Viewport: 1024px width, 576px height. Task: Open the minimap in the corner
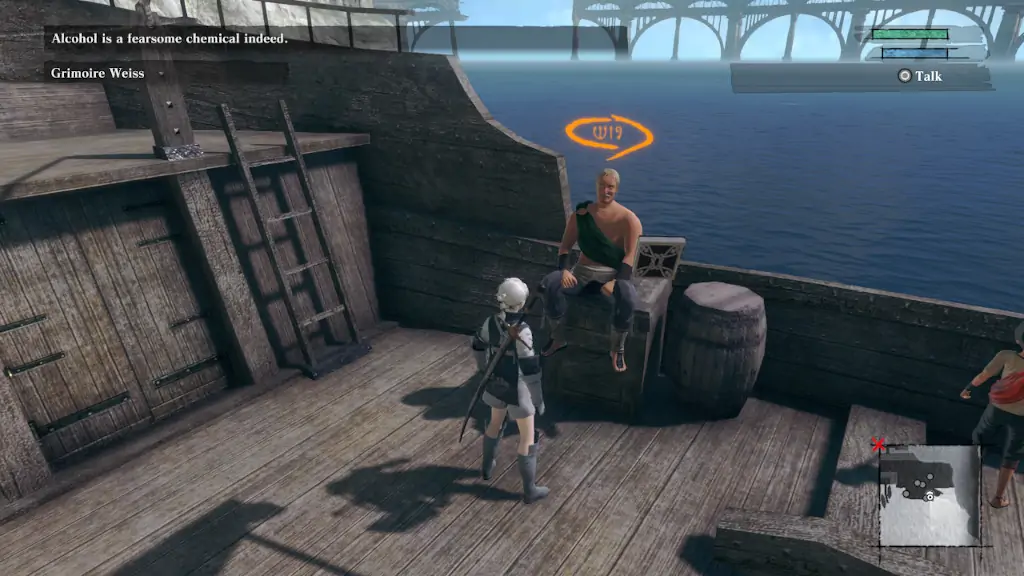point(929,495)
